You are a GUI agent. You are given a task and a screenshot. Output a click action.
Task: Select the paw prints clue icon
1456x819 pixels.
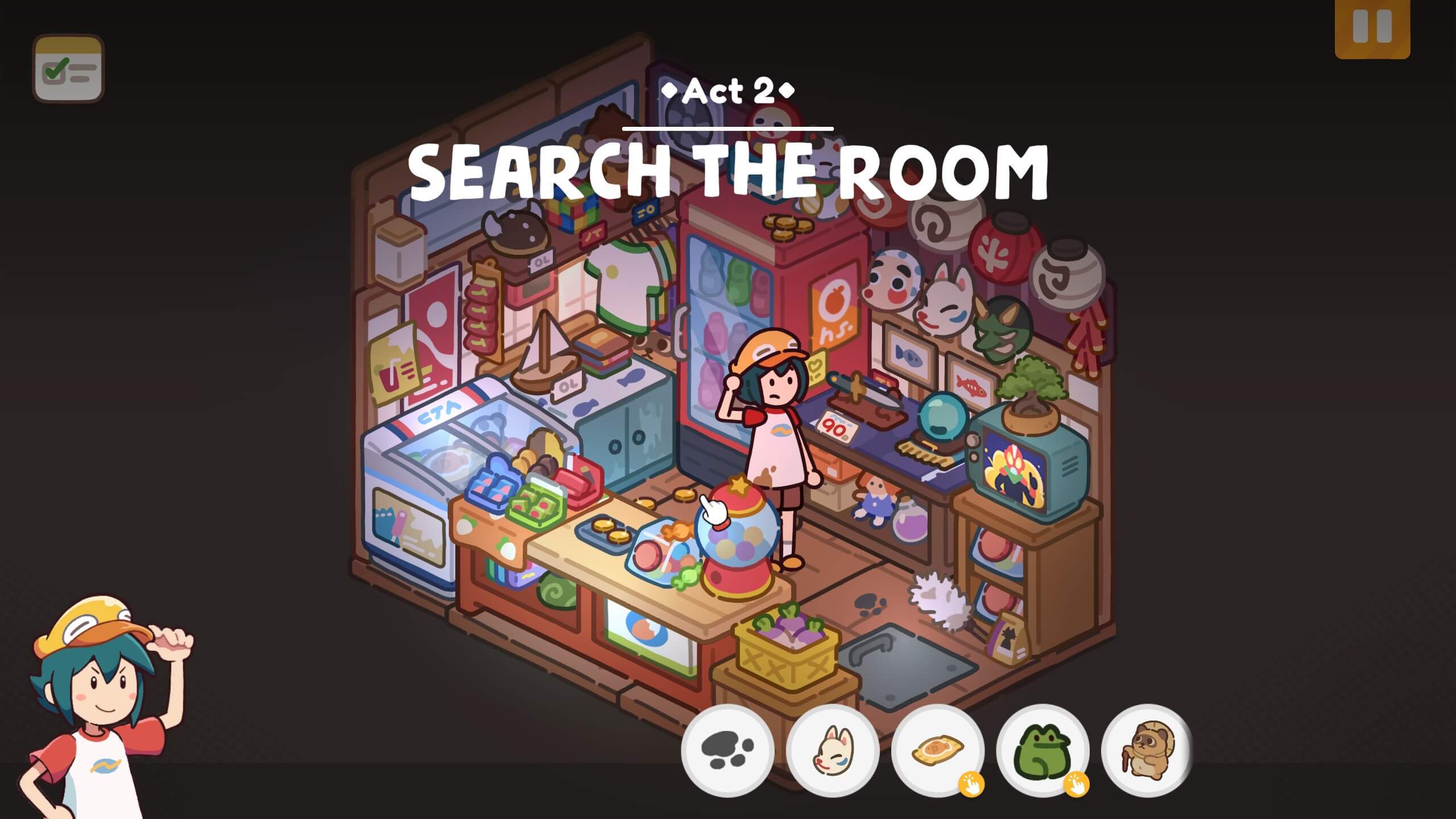(727, 750)
